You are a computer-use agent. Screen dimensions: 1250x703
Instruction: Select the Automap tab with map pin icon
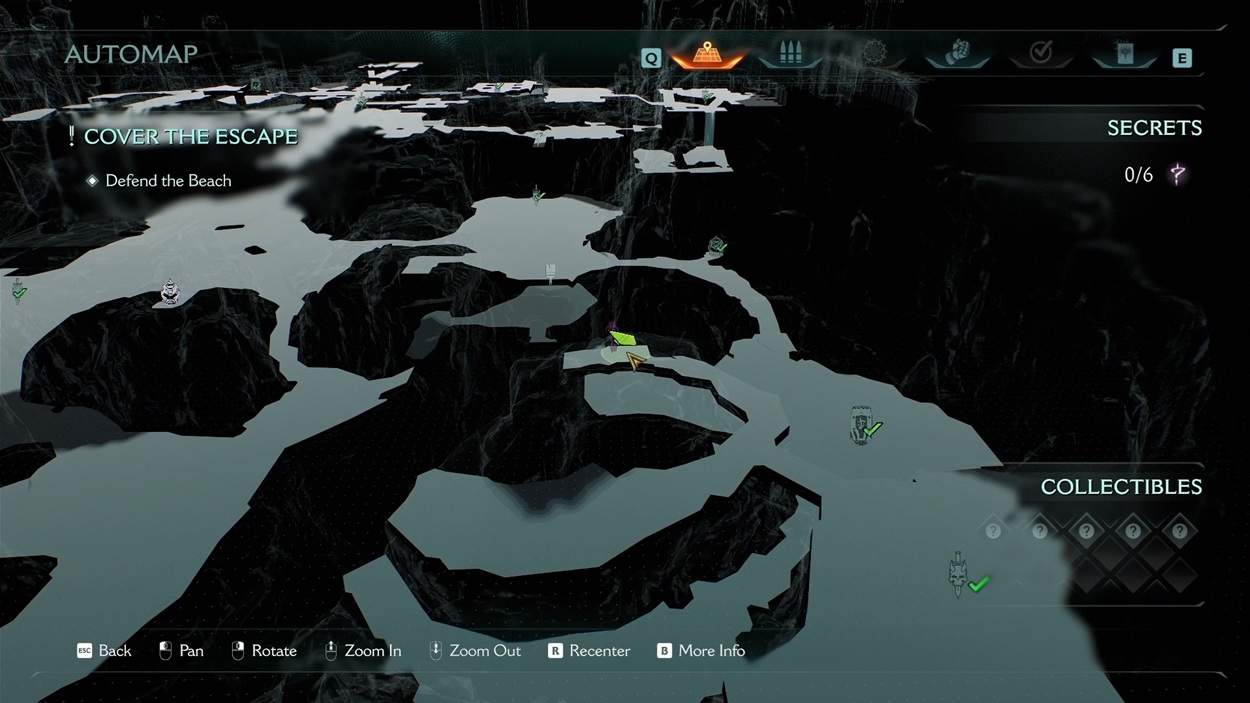tap(707, 54)
